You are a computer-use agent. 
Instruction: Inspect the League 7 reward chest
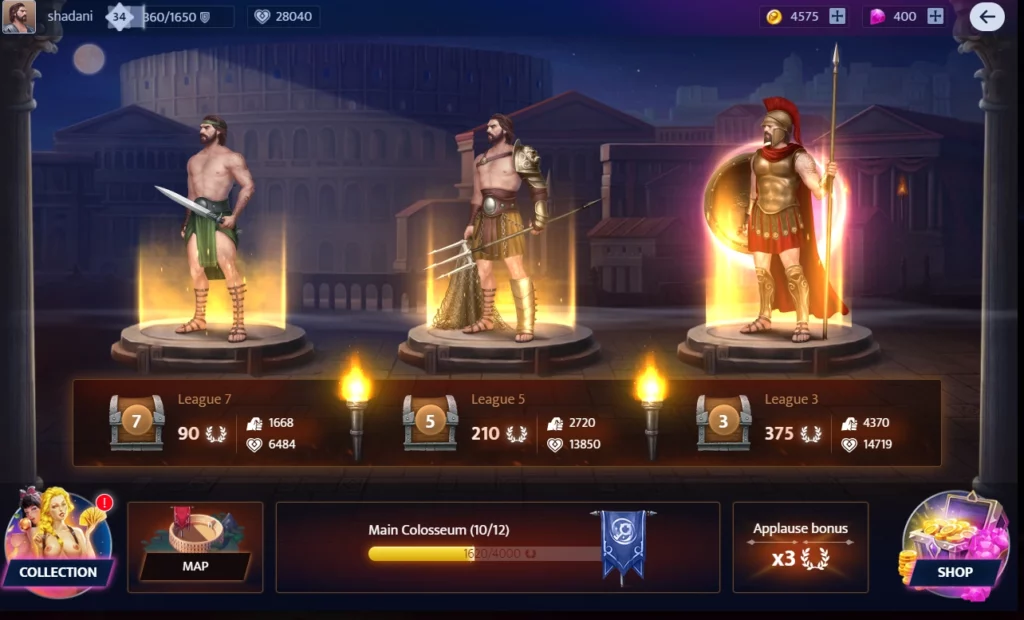click(136, 422)
